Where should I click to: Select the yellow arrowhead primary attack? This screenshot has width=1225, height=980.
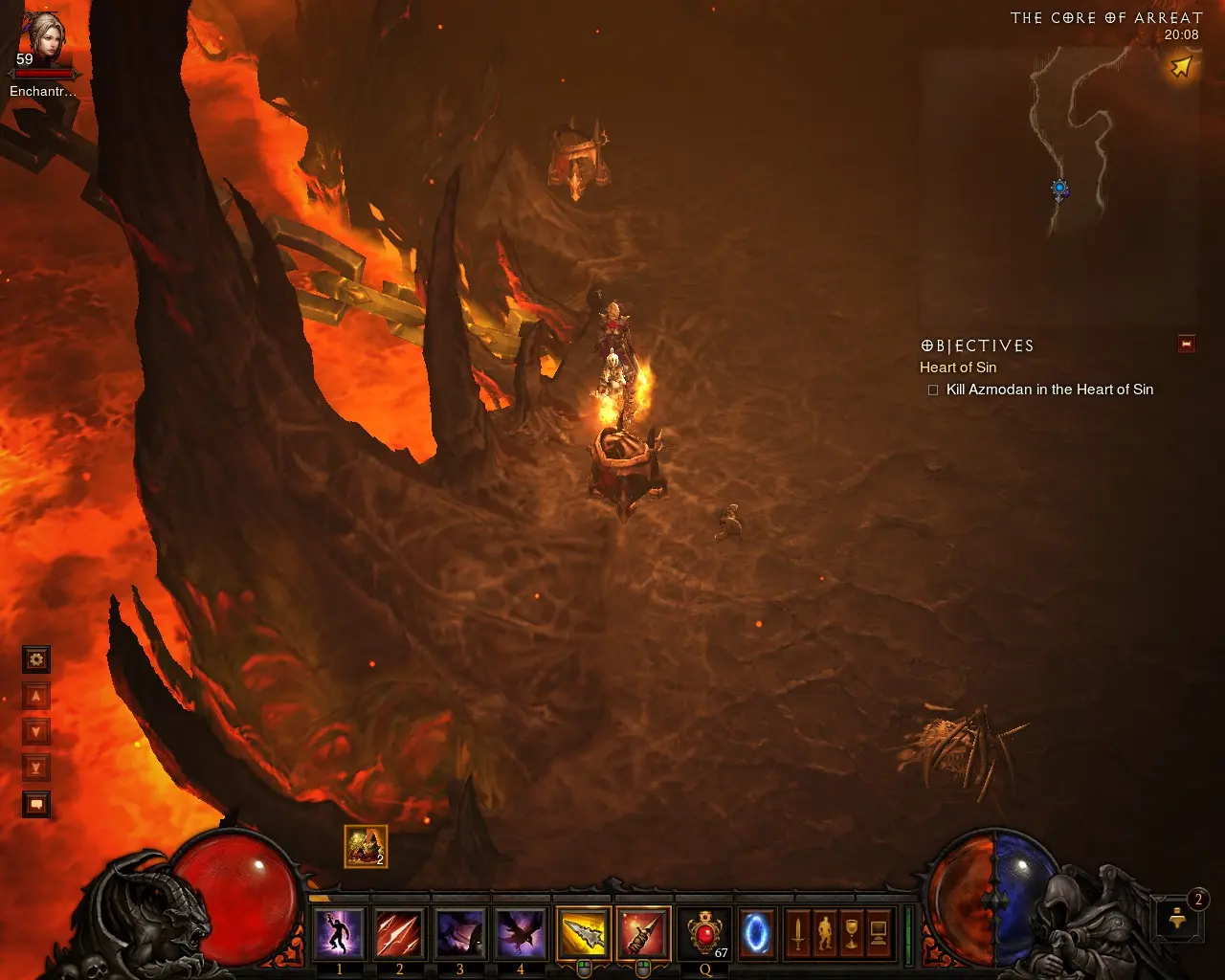583,933
